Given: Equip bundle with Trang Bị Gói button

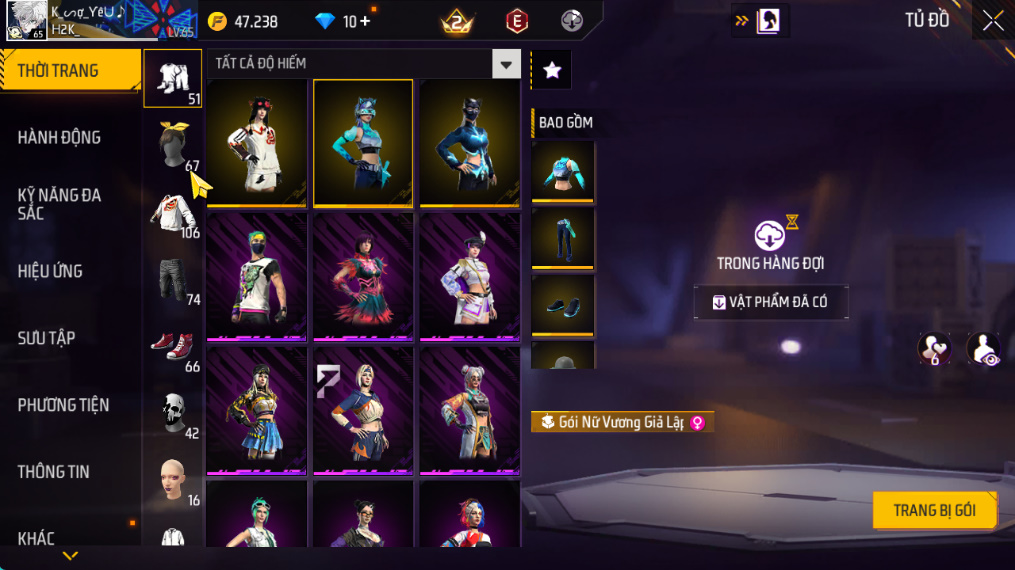Looking at the screenshot, I should coord(934,510).
